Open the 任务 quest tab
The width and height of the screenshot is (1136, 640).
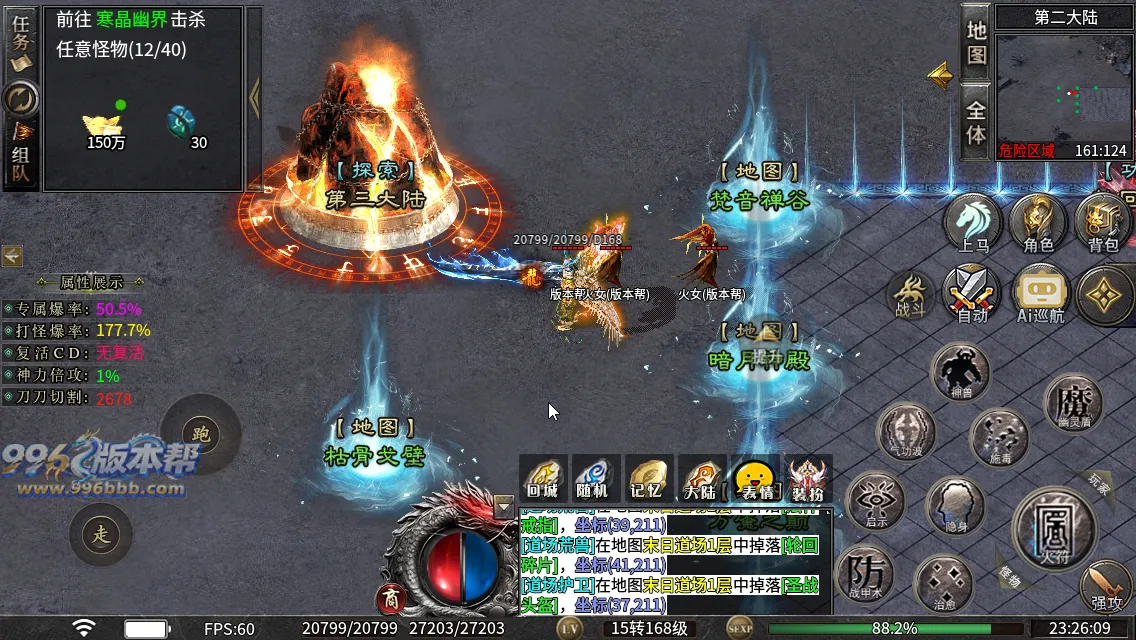pos(21,42)
